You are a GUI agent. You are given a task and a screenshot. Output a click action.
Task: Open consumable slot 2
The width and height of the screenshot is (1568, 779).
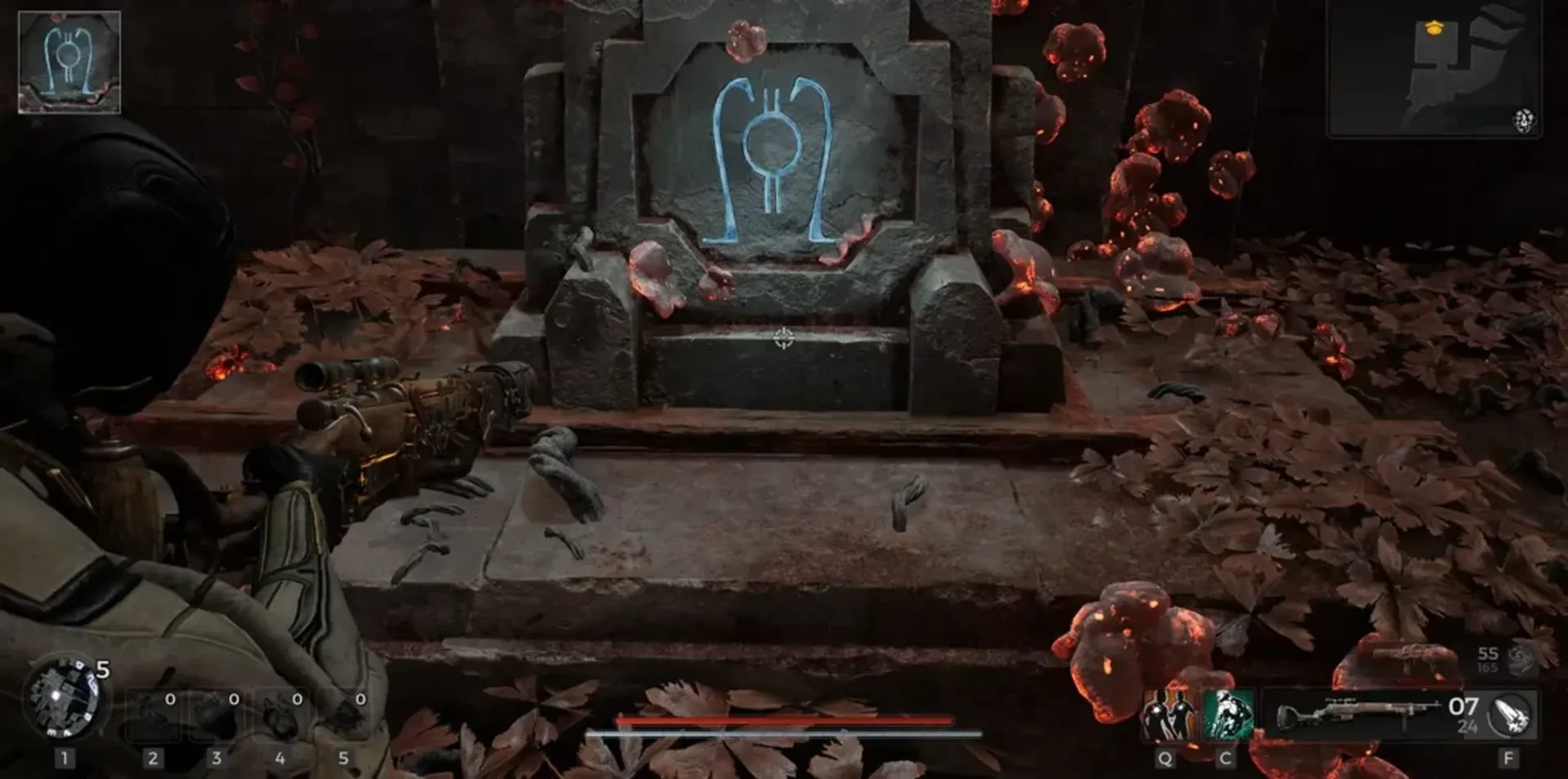153,715
